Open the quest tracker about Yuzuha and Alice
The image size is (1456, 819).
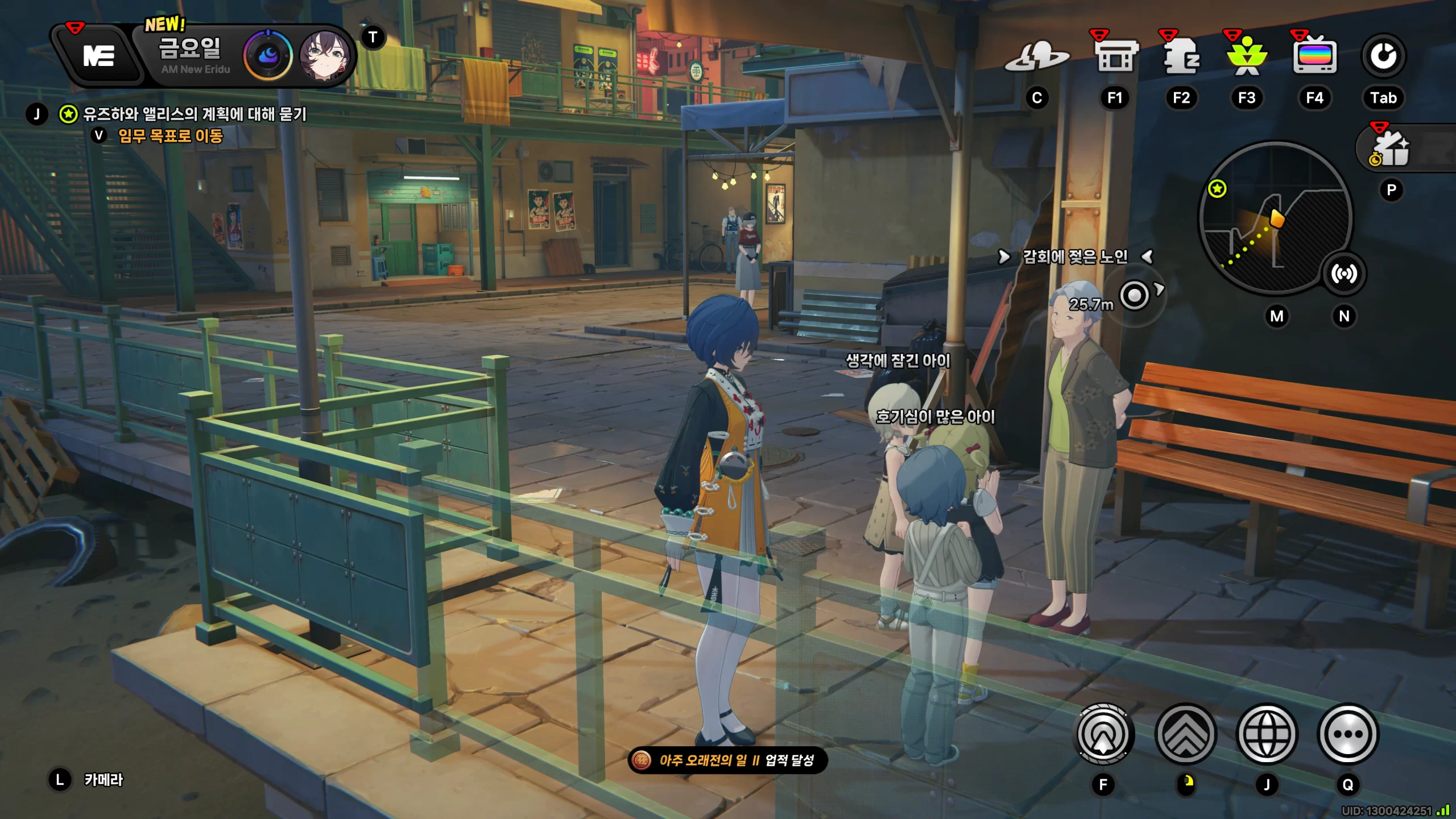(195, 114)
